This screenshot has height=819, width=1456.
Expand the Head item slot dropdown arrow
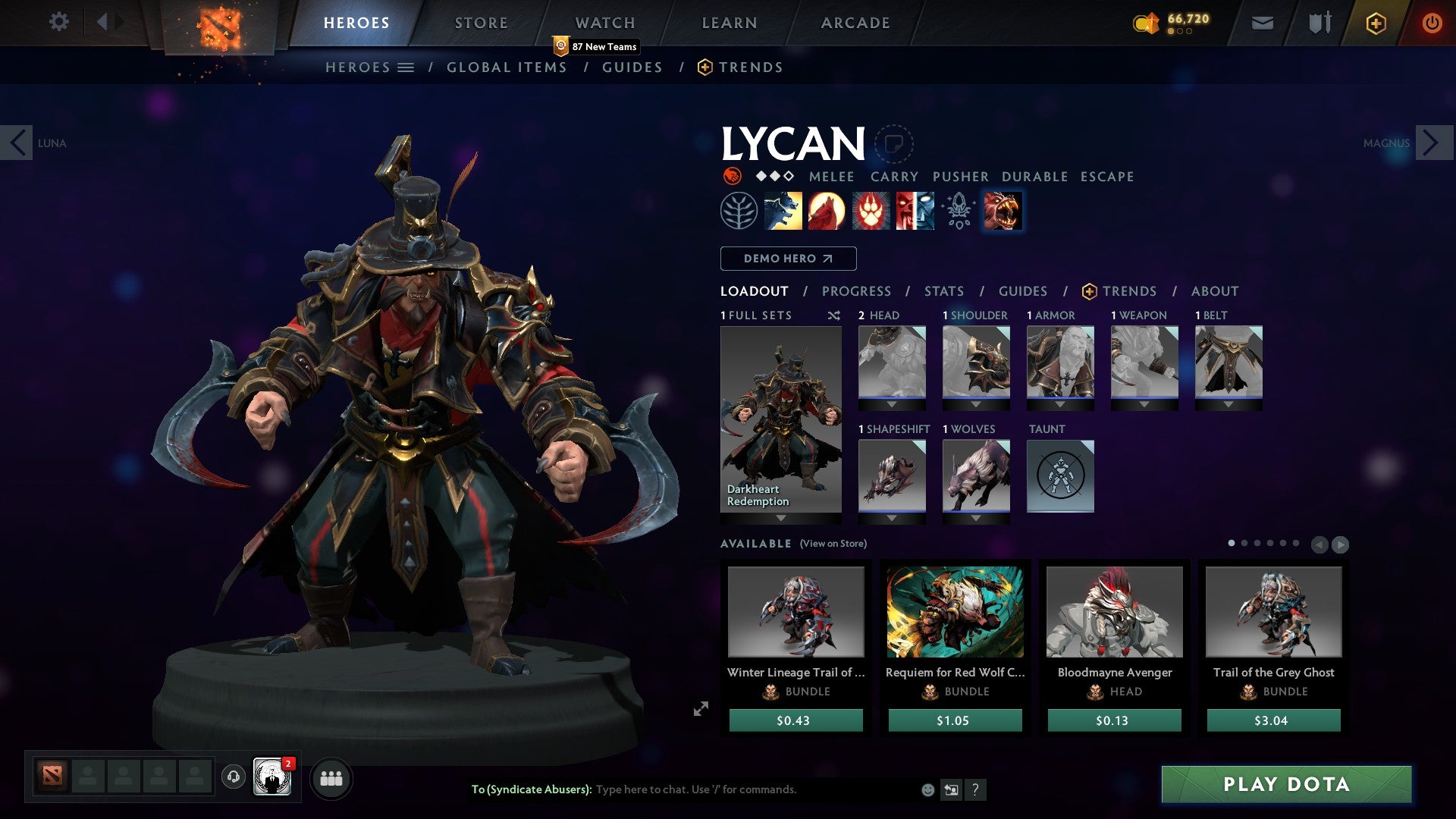pyautogui.click(x=892, y=403)
